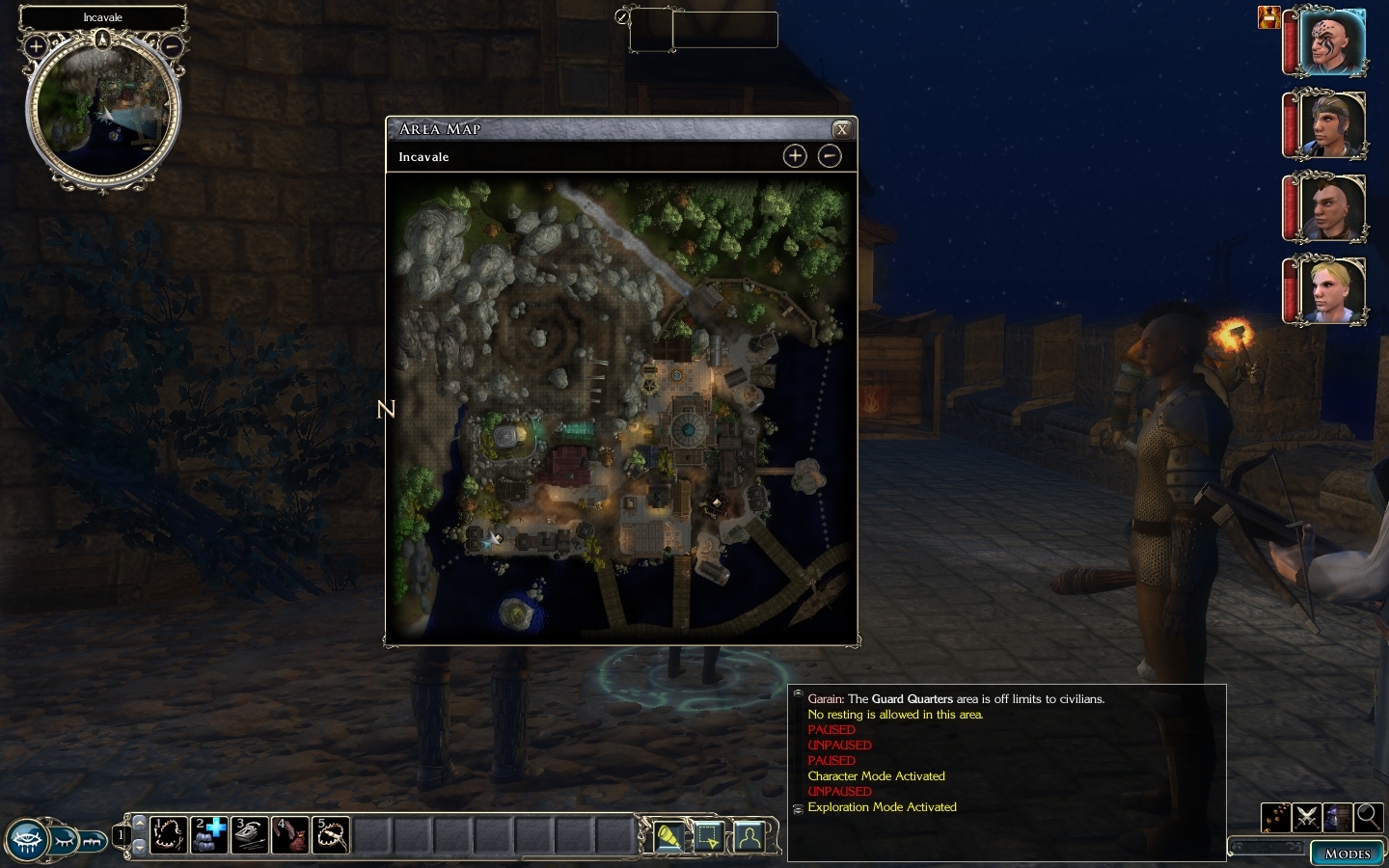Use hotbar slot 2 with blue cross

[x=209, y=835]
